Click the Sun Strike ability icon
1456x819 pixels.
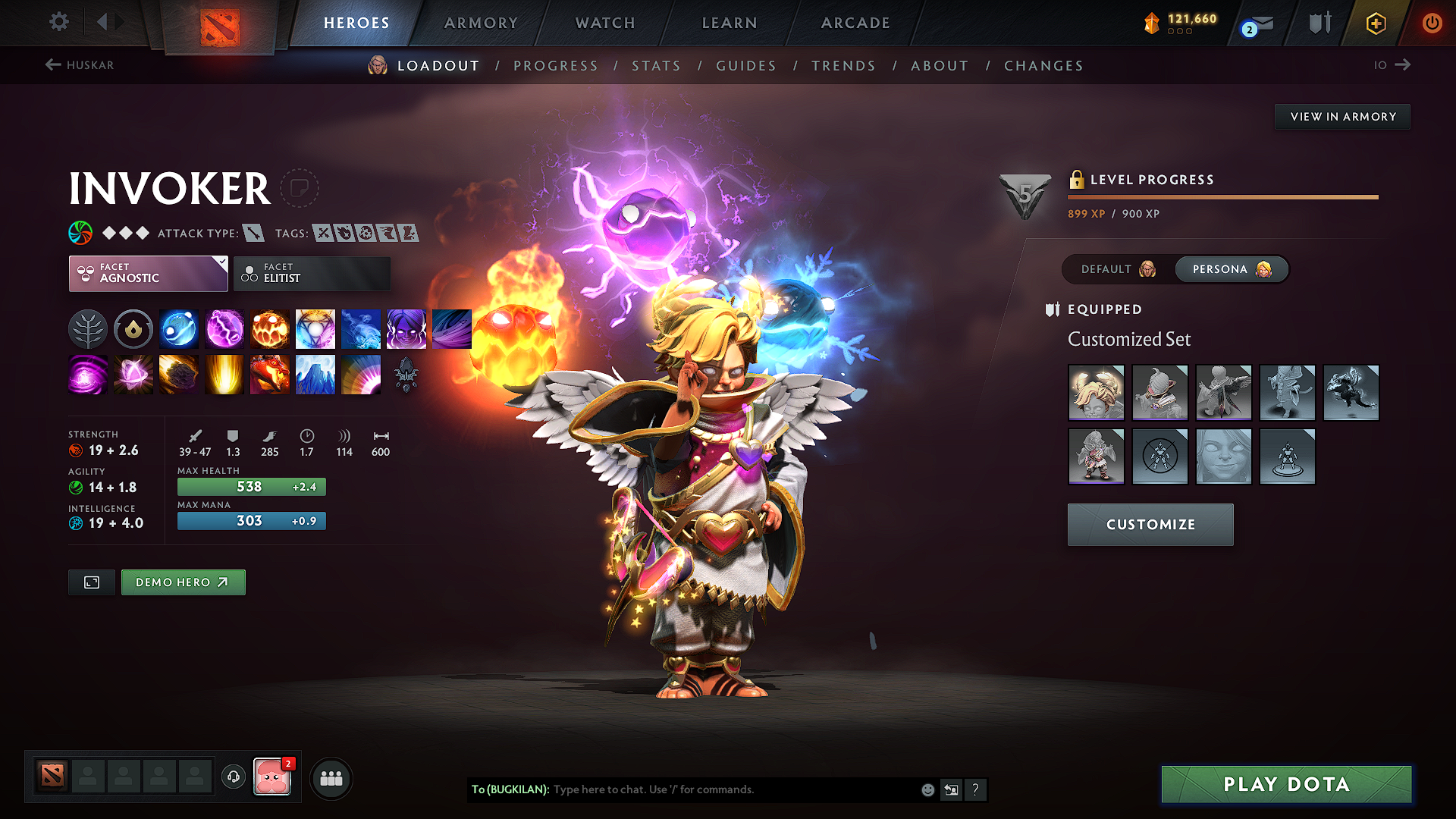224,375
